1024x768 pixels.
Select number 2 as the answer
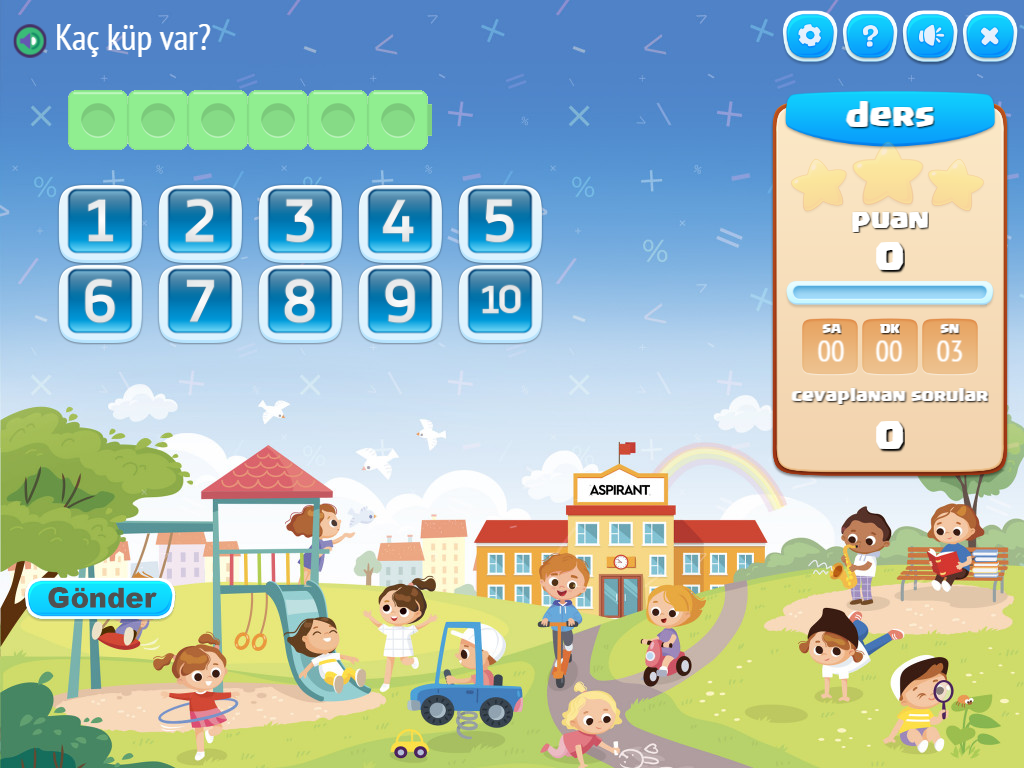(200, 223)
